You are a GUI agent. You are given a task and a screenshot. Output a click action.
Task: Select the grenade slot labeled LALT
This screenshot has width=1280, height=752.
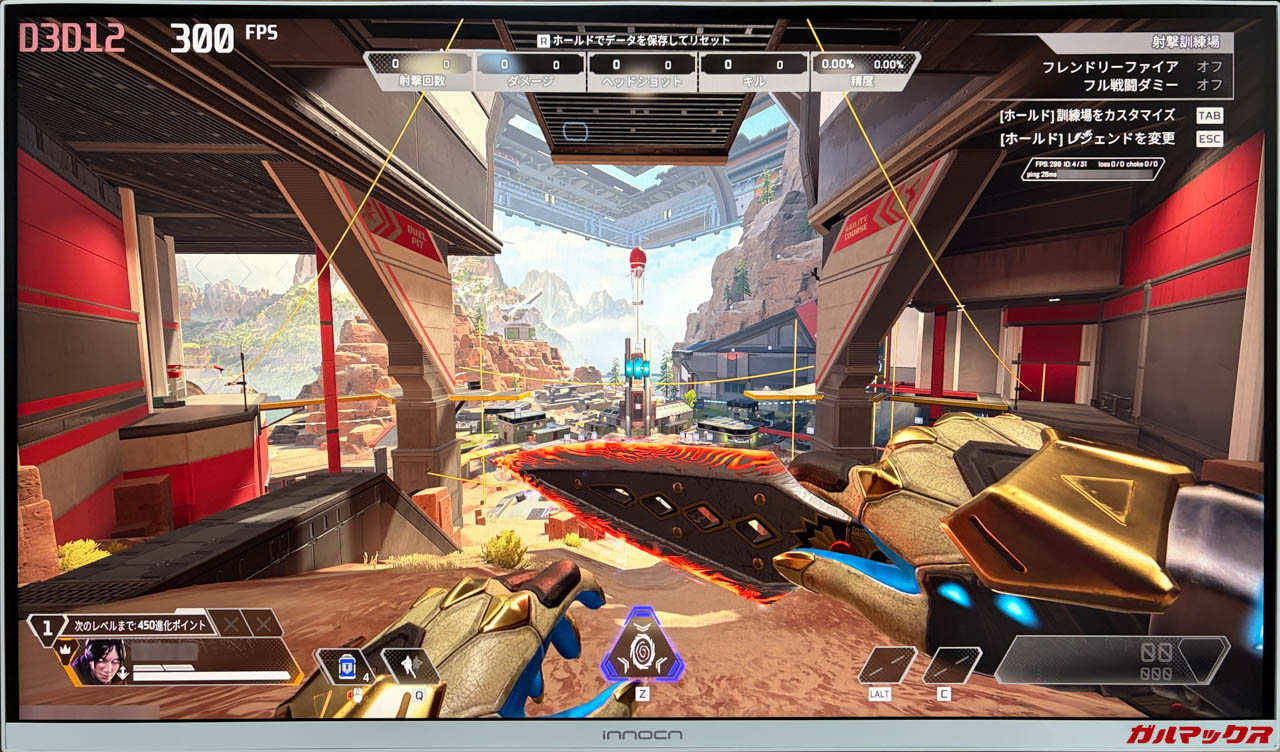(x=888, y=665)
